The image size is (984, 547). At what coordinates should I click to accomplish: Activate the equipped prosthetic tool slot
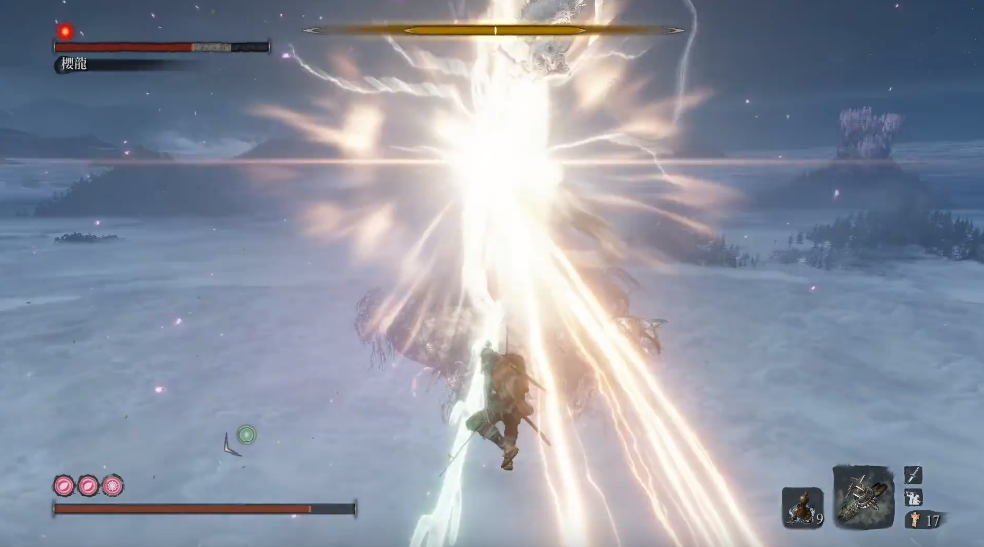pyautogui.click(x=862, y=495)
